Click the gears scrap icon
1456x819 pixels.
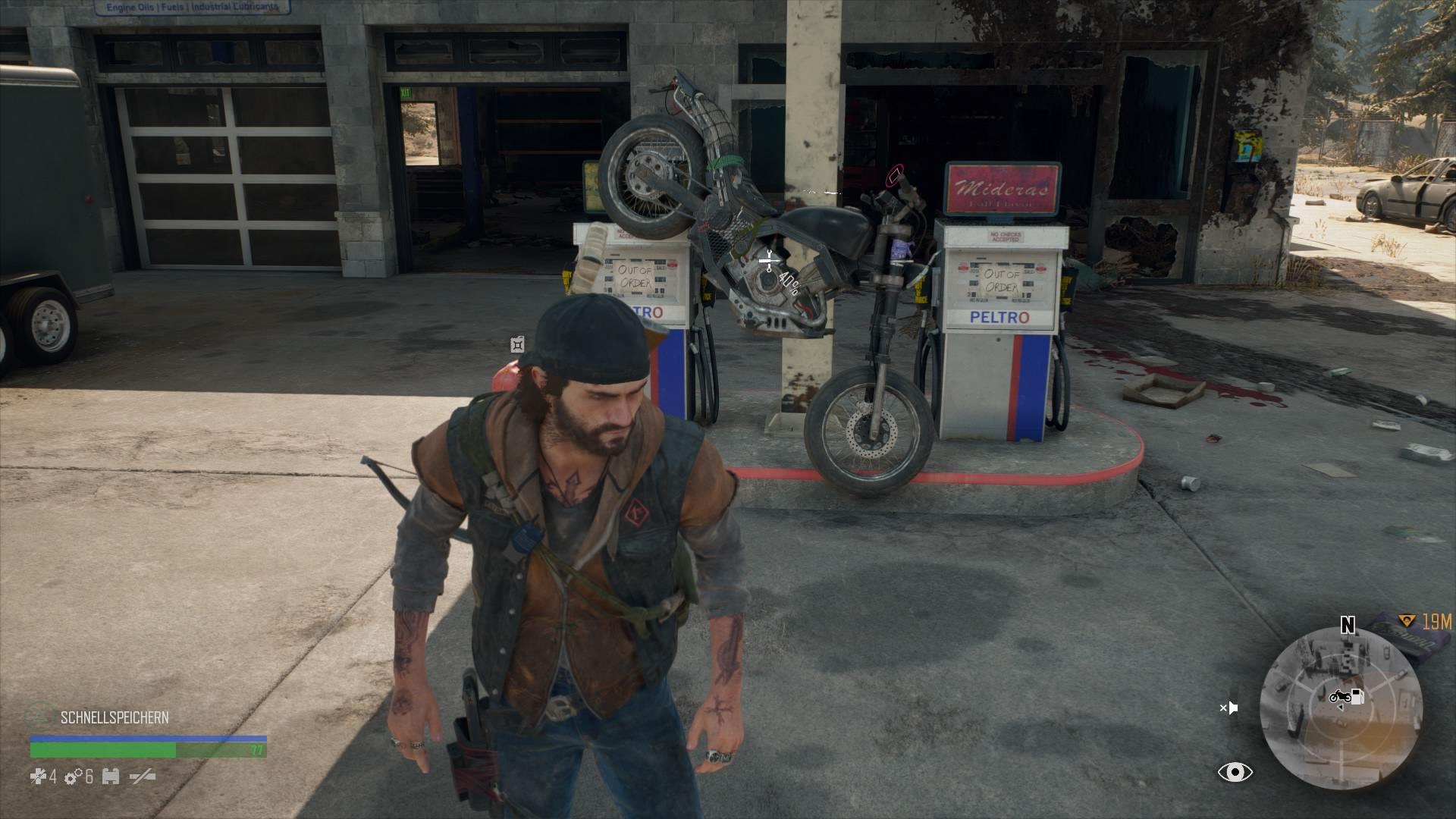[74, 777]
